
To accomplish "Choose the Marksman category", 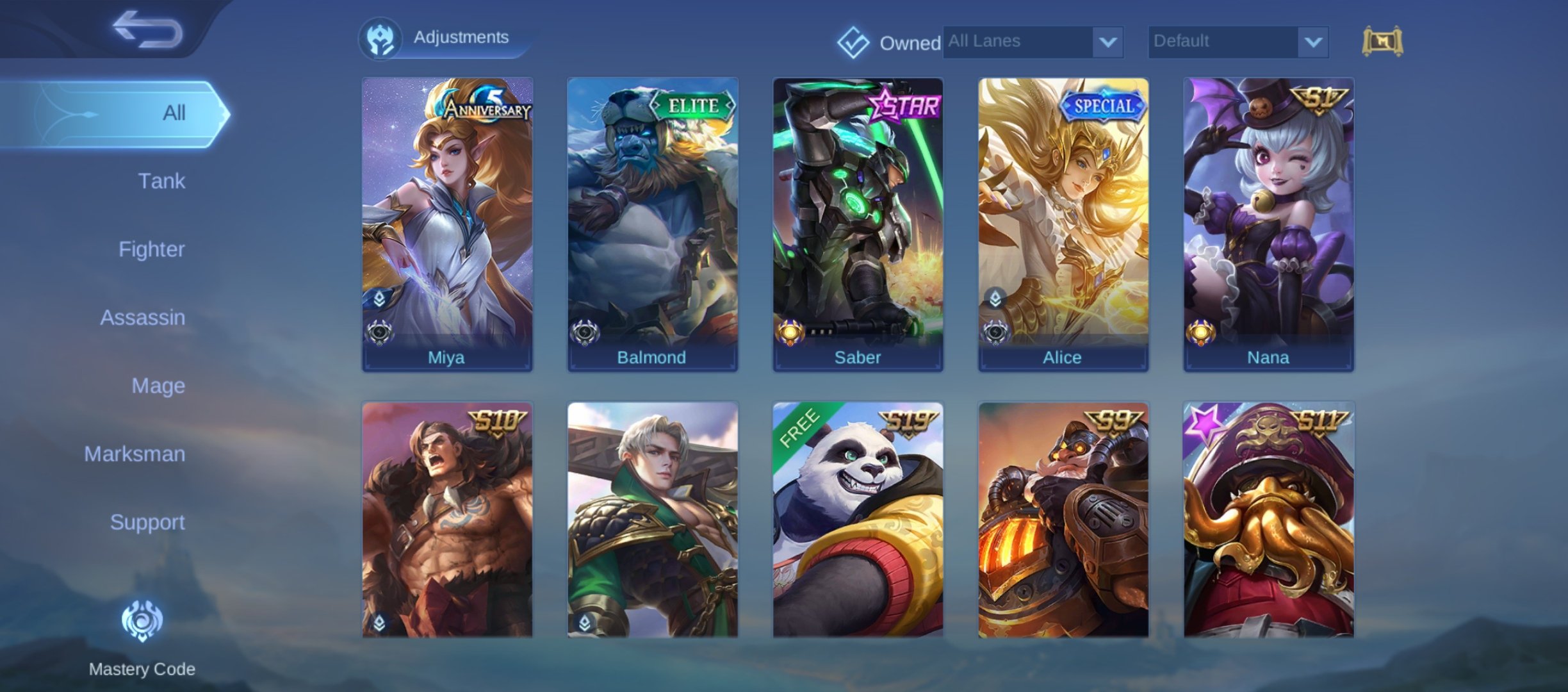I will click(135, 454).
